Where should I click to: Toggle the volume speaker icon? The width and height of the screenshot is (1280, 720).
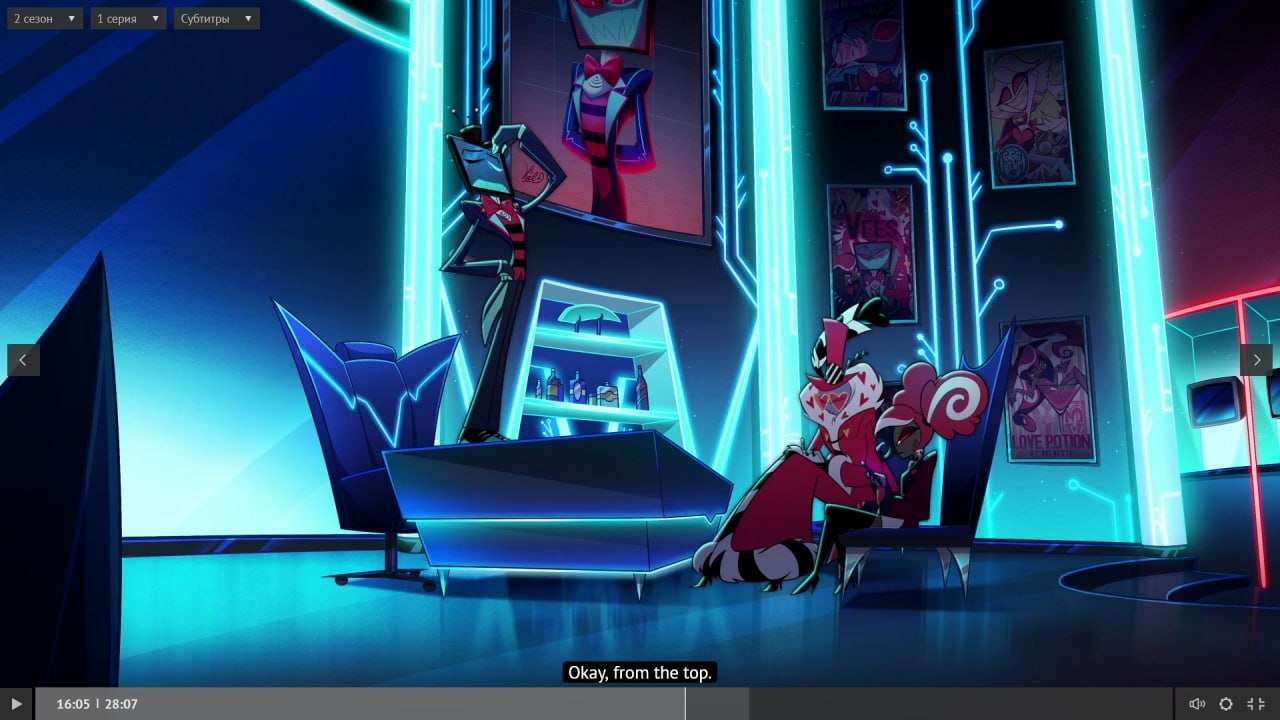point(1197,704)
